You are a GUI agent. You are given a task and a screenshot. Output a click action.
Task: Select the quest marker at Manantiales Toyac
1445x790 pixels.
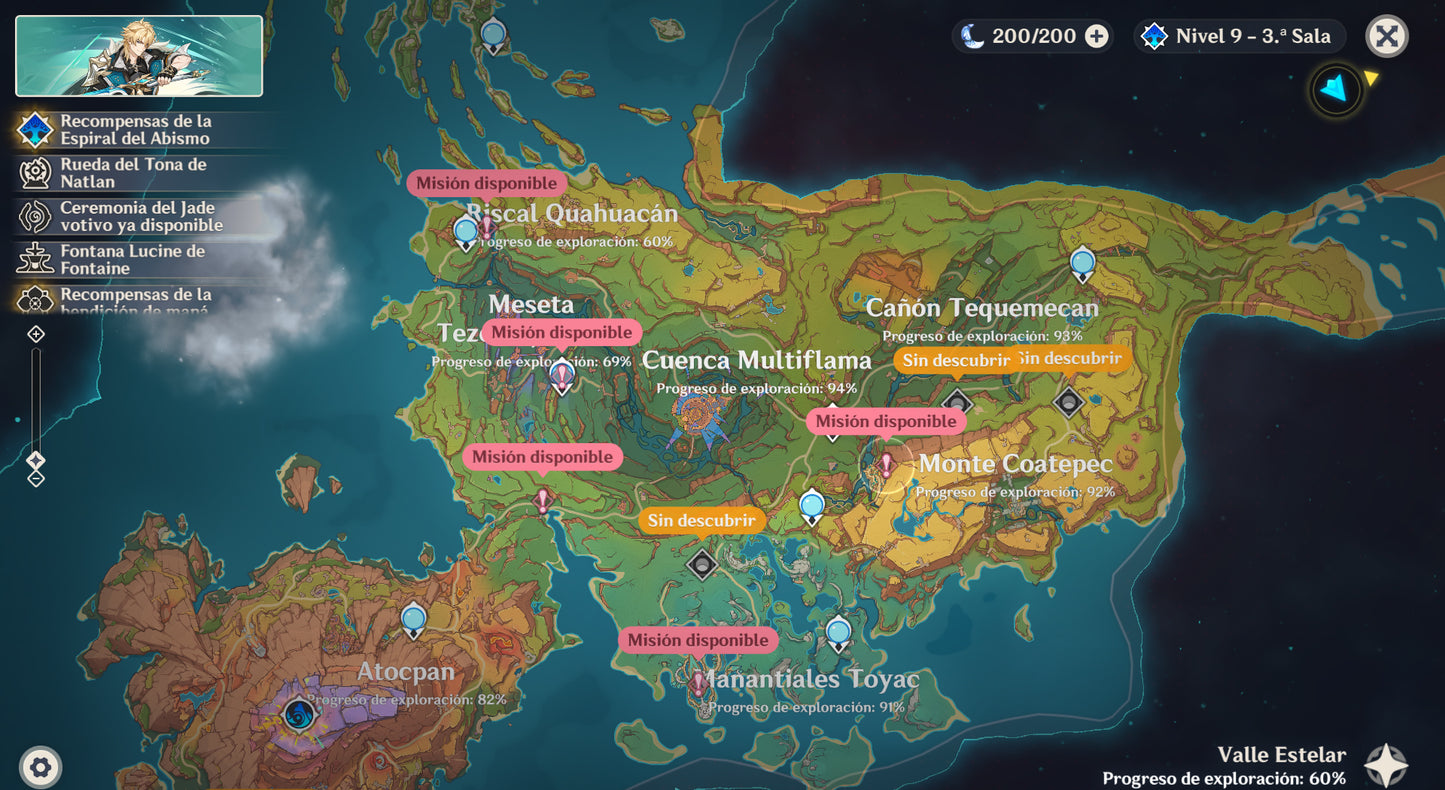coord(699,684)
